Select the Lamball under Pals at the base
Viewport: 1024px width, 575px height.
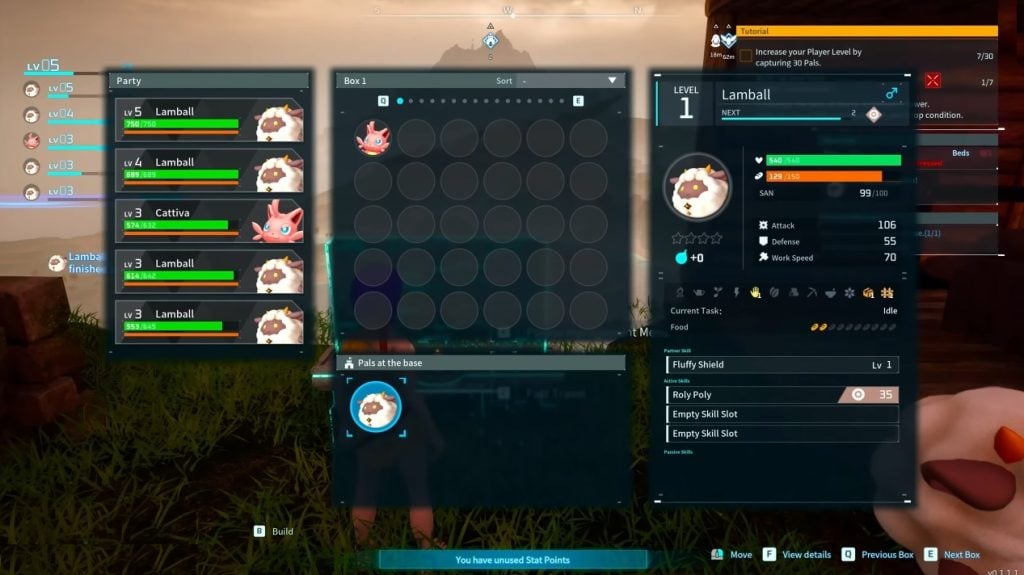click(x=376, y=406)
